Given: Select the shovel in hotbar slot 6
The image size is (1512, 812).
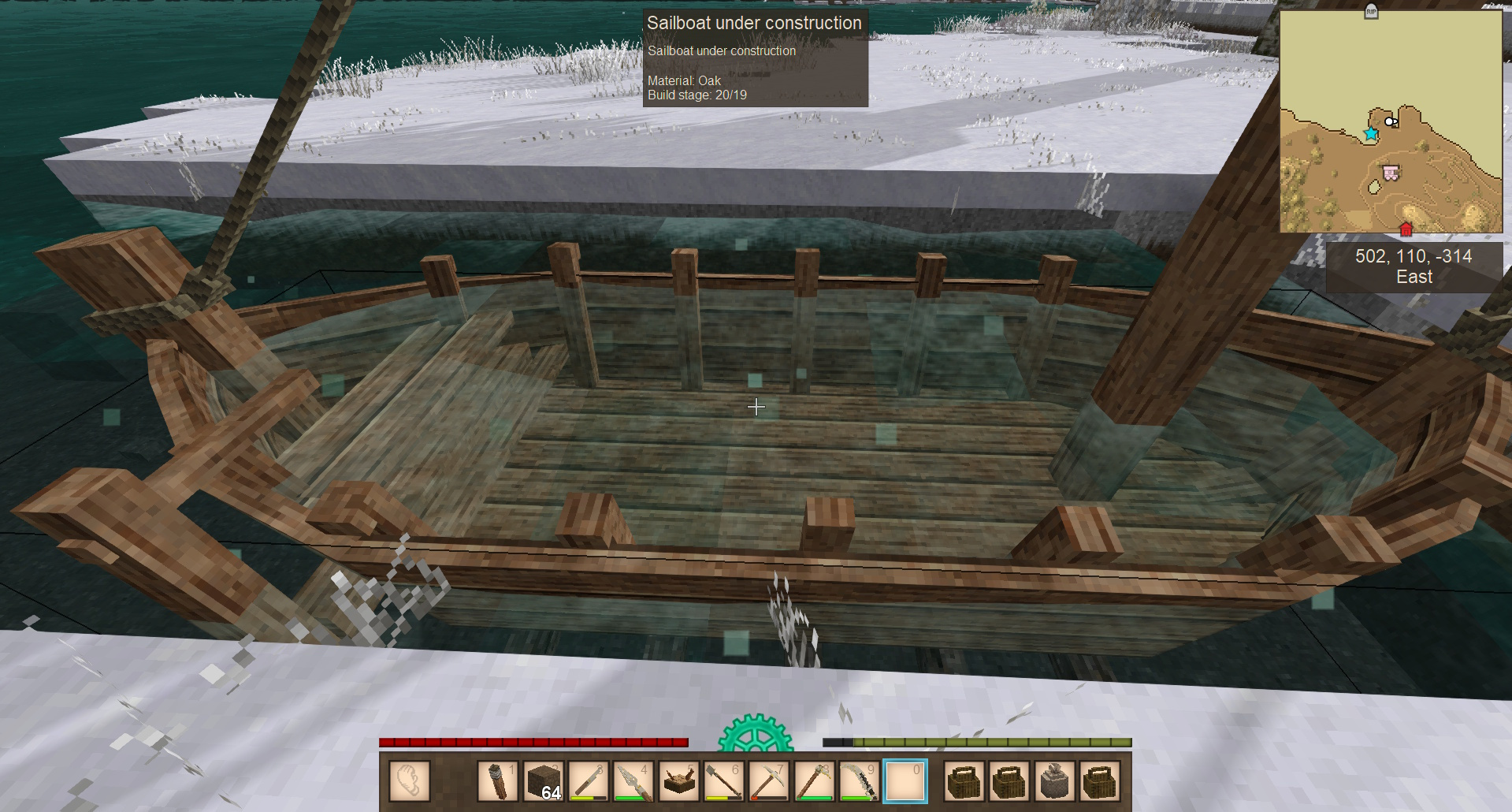Looking at the screenshot, I should (x=723, y=780).
